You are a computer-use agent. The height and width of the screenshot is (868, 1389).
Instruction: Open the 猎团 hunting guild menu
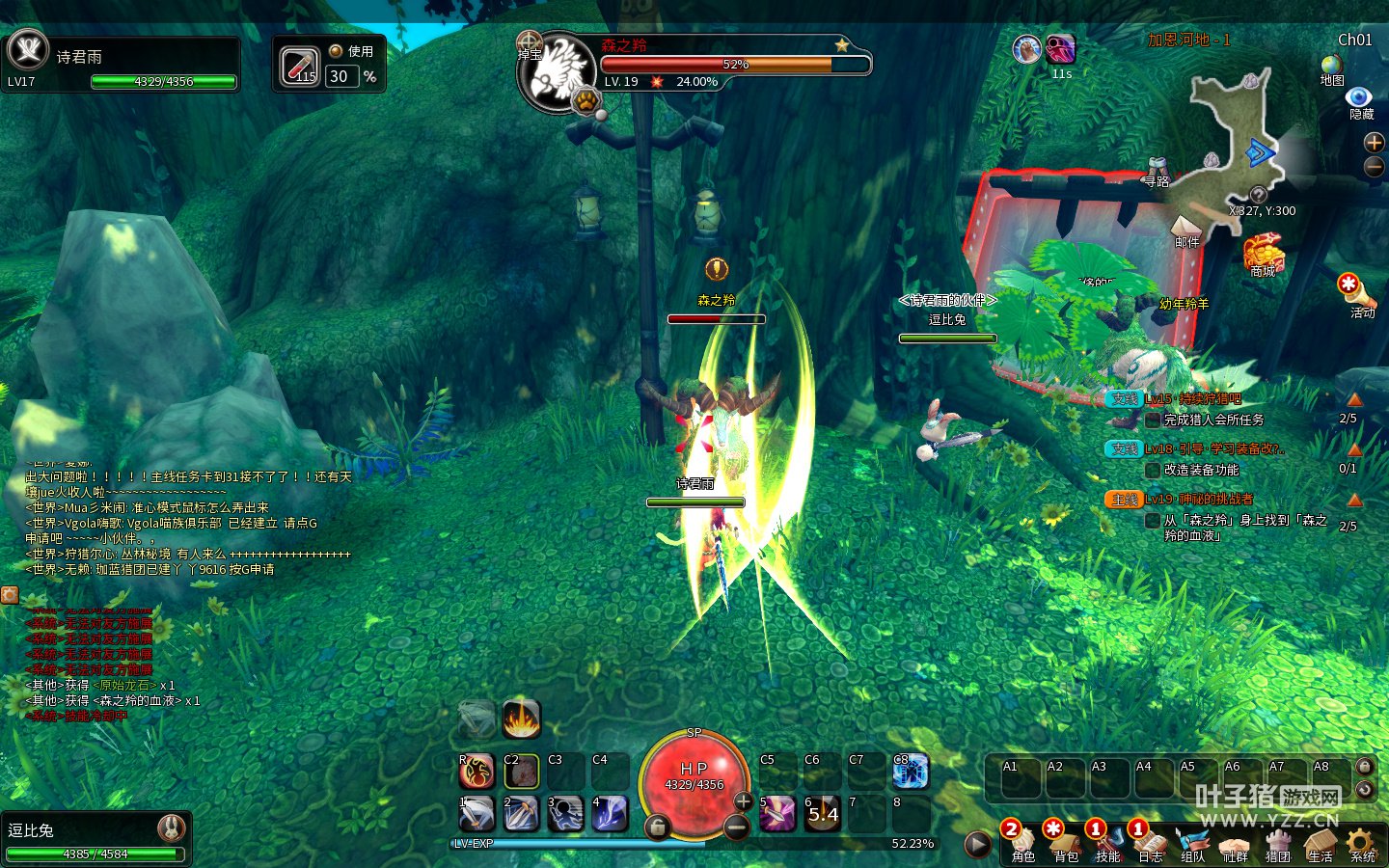pyautogui.click(x=1278, y=843)
